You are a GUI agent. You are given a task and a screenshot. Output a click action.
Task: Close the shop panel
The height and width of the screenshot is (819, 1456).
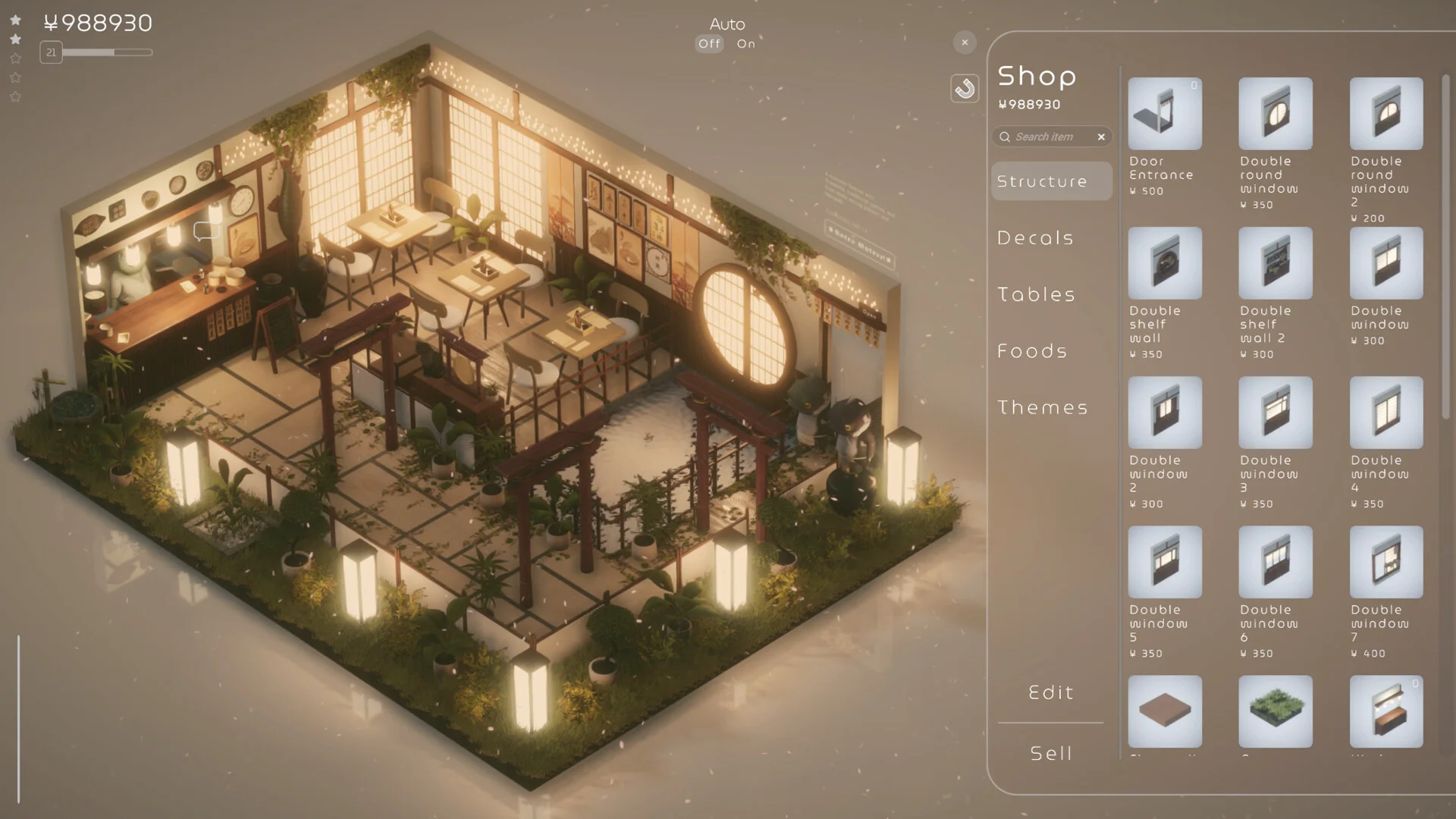coord(965,42)
